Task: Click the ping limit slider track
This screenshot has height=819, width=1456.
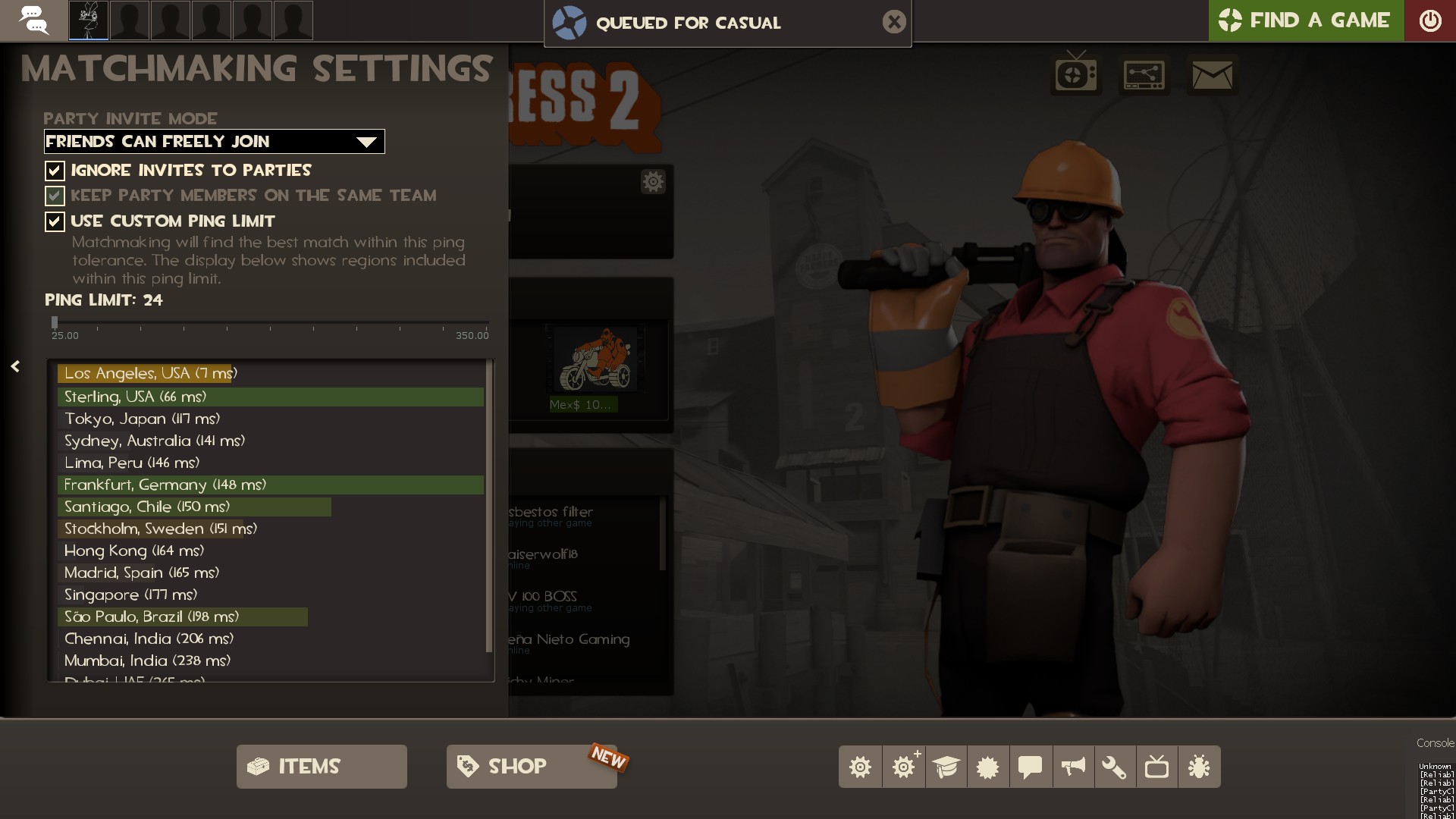Action: (x=270, y=323)
